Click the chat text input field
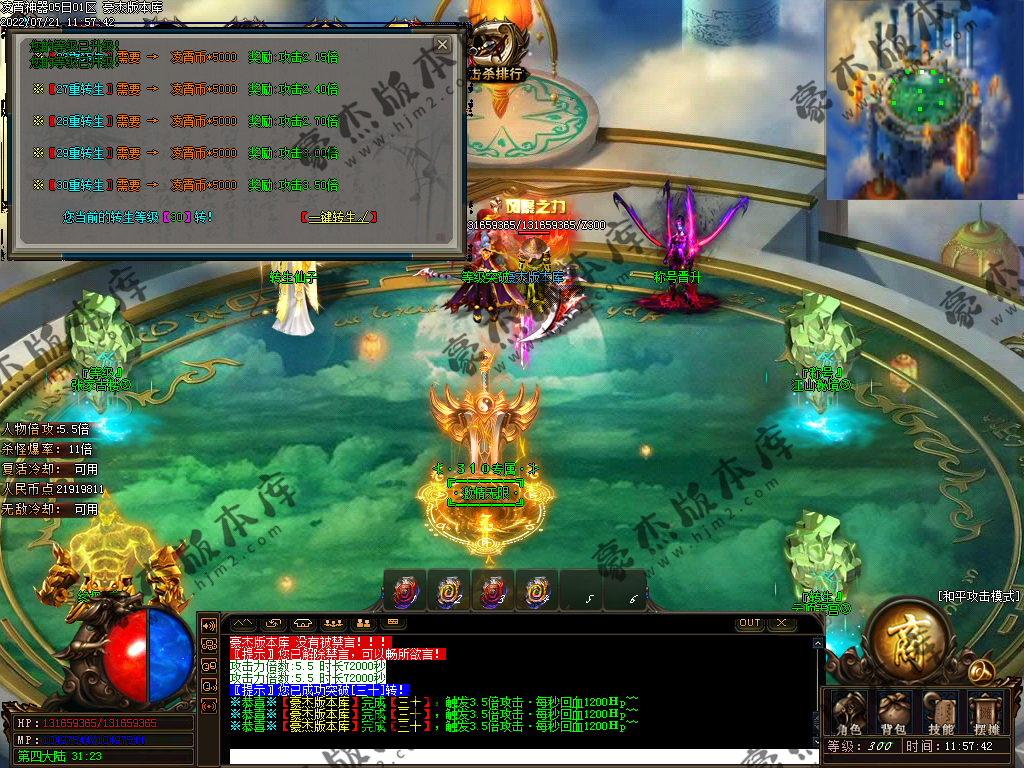The image size is (1024, 768). (520, 756)
